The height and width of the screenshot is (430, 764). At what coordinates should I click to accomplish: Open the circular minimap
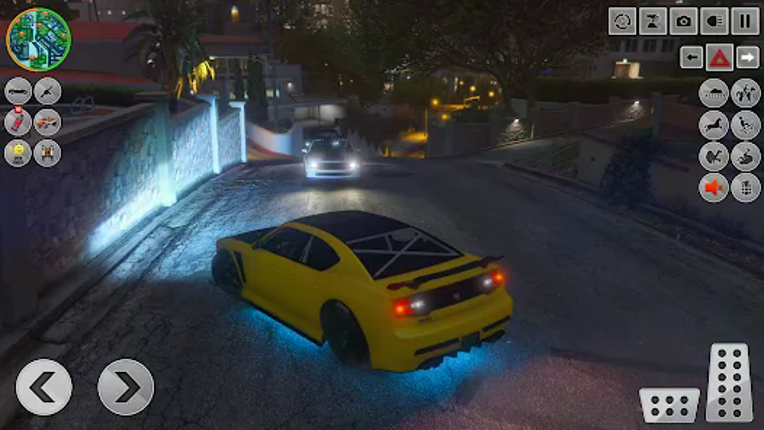pyautogui.click(x=38, y=39)
